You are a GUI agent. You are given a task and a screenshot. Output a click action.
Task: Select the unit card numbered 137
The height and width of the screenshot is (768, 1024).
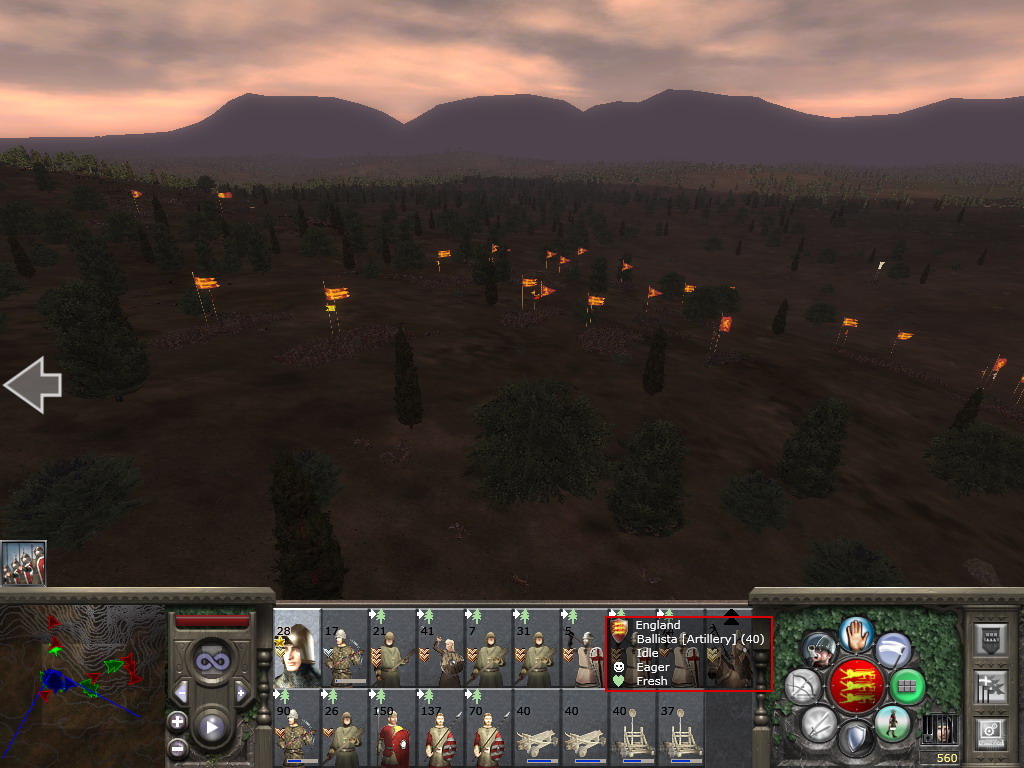coord(441,729)
